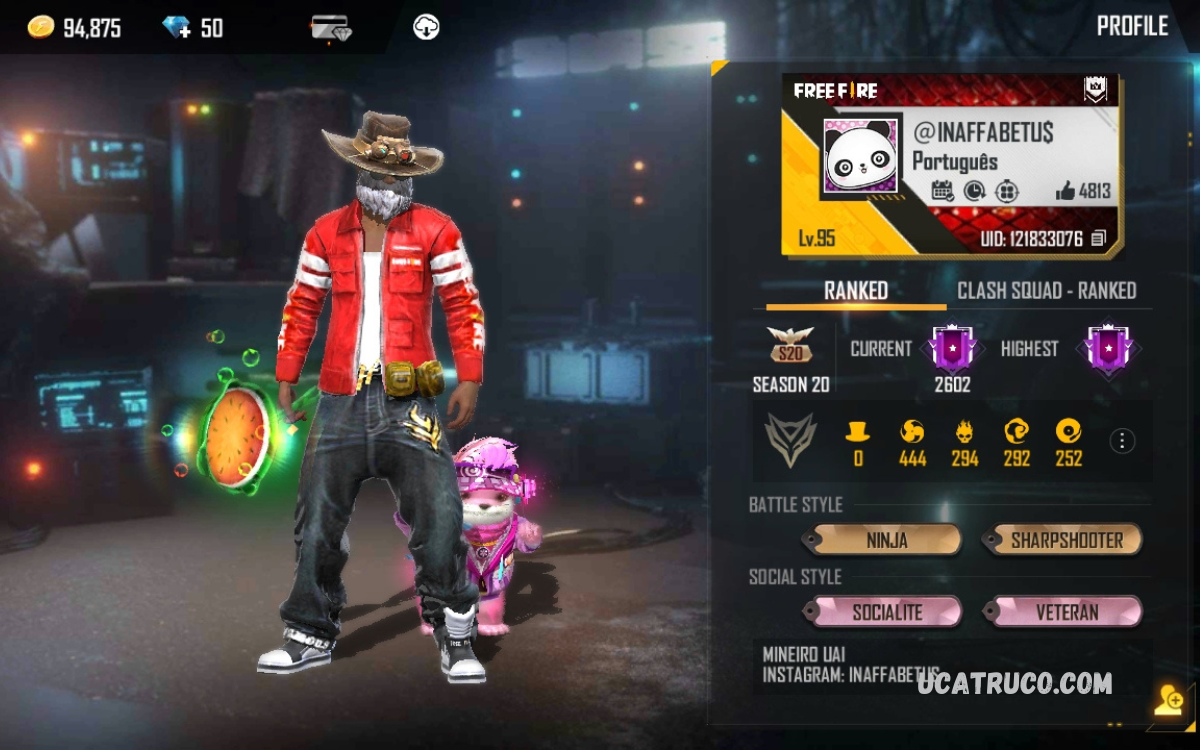Open the Clash Squad - Ranked tab
Screen dimensions: 1200x750
(1046, 291)
